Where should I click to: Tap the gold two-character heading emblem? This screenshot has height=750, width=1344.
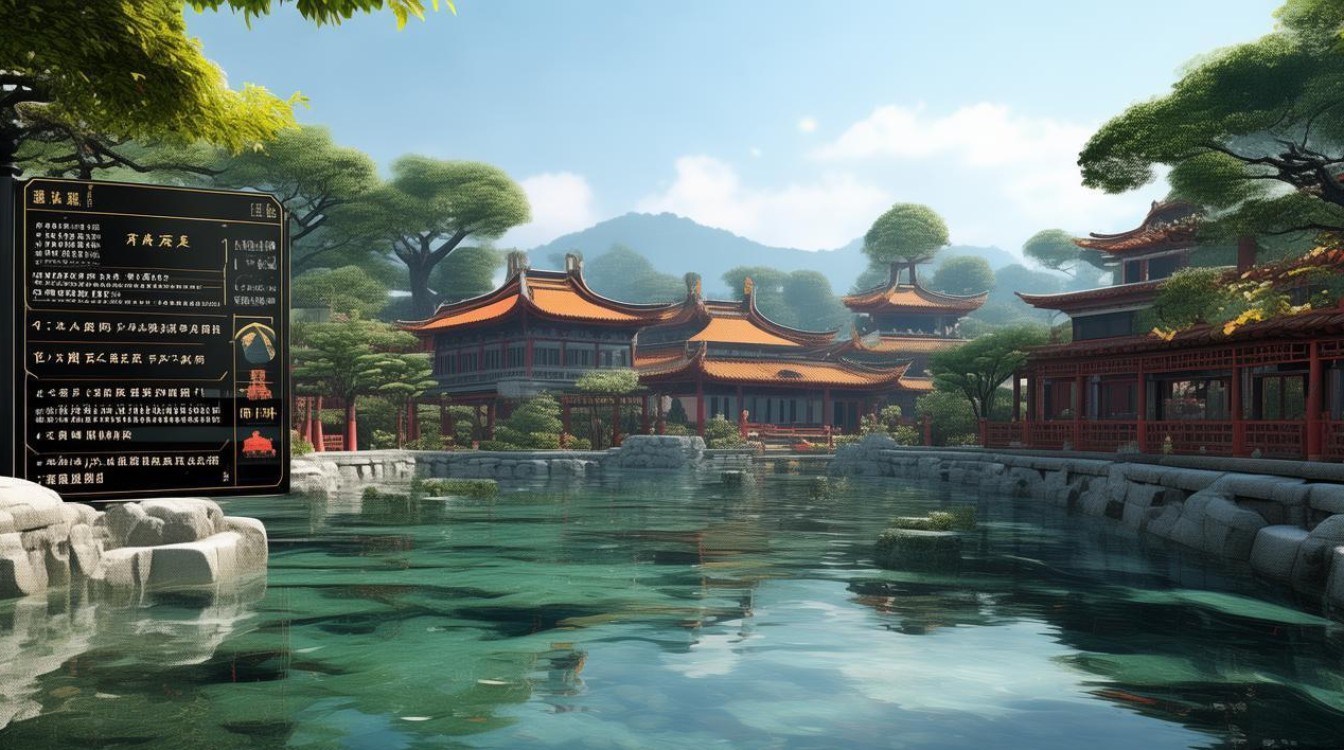click(156, 238)
